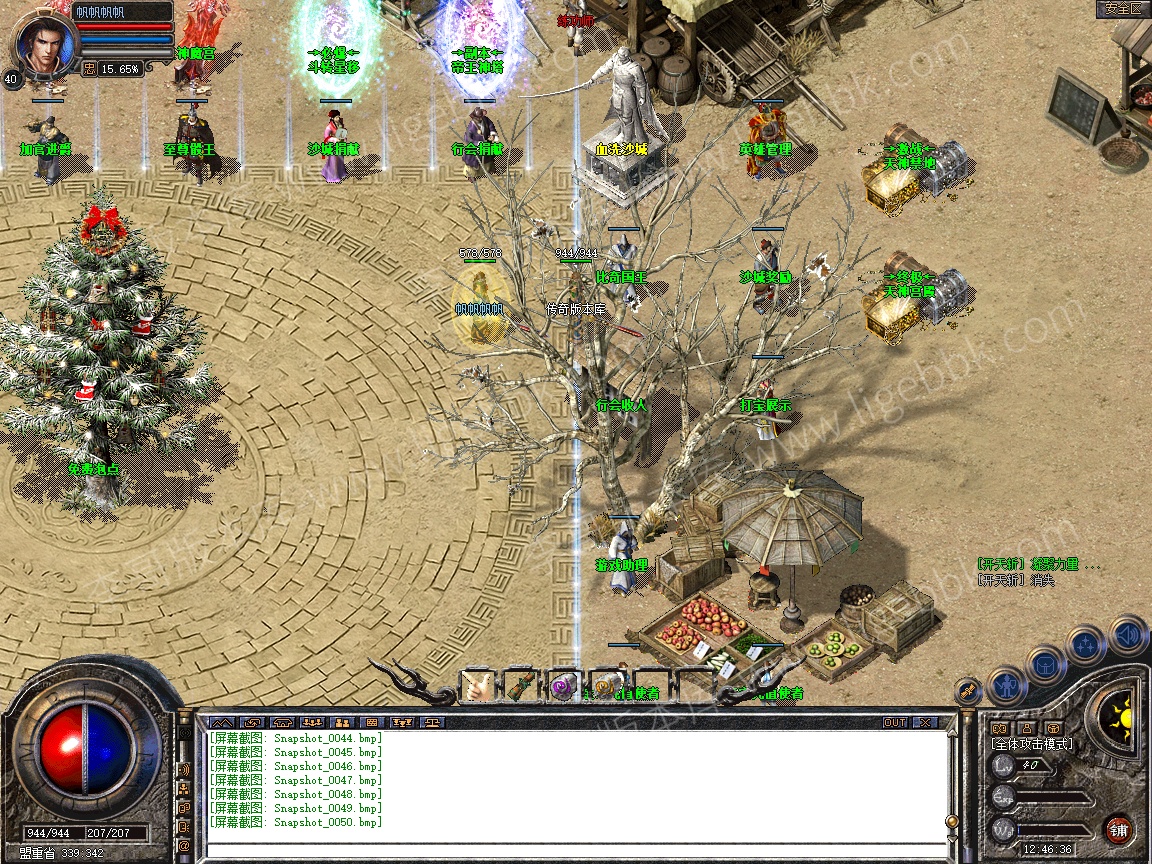Toggle the sound speaker button

1127,634
